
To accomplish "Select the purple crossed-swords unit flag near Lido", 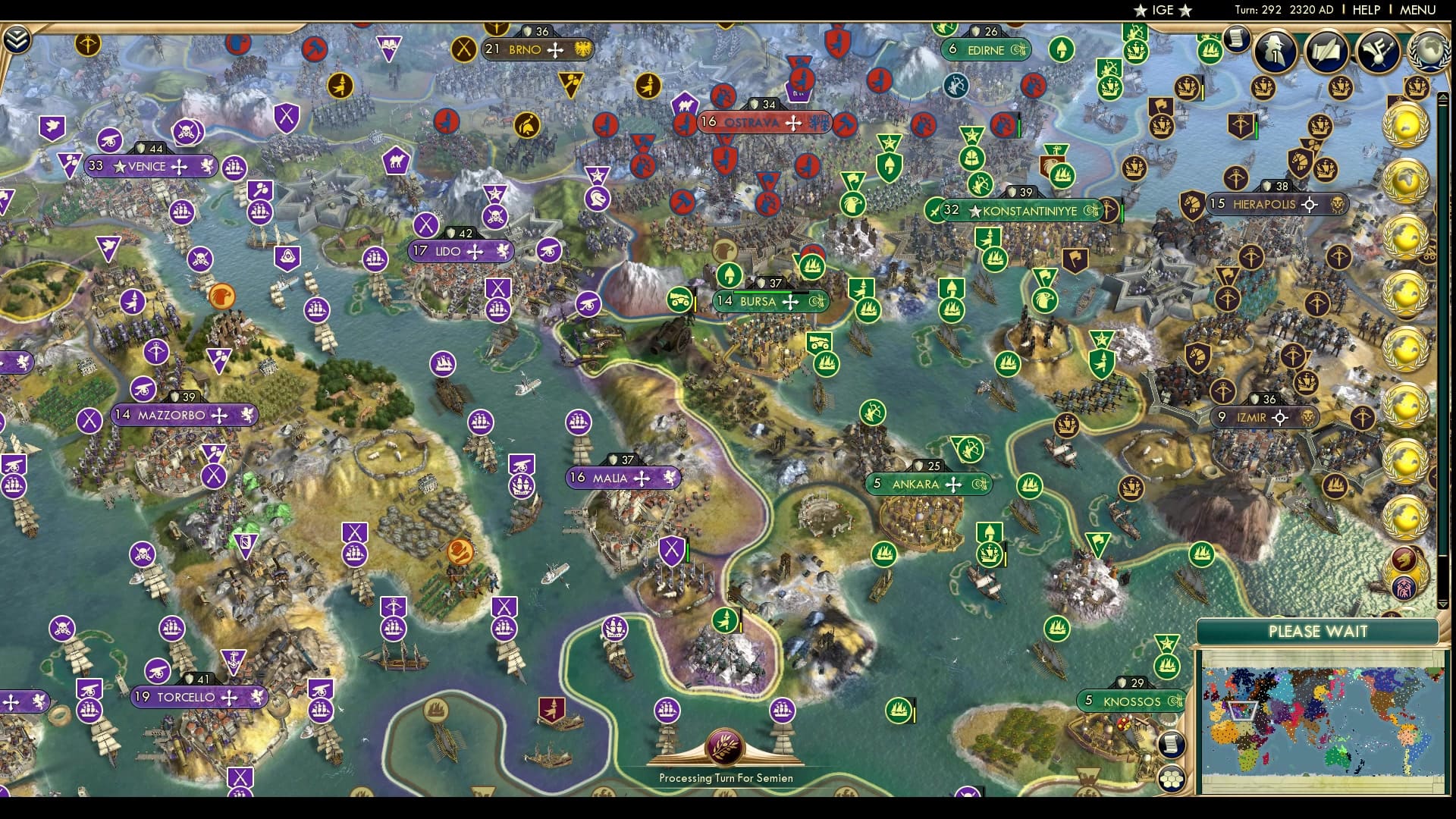I will point(498,288).
